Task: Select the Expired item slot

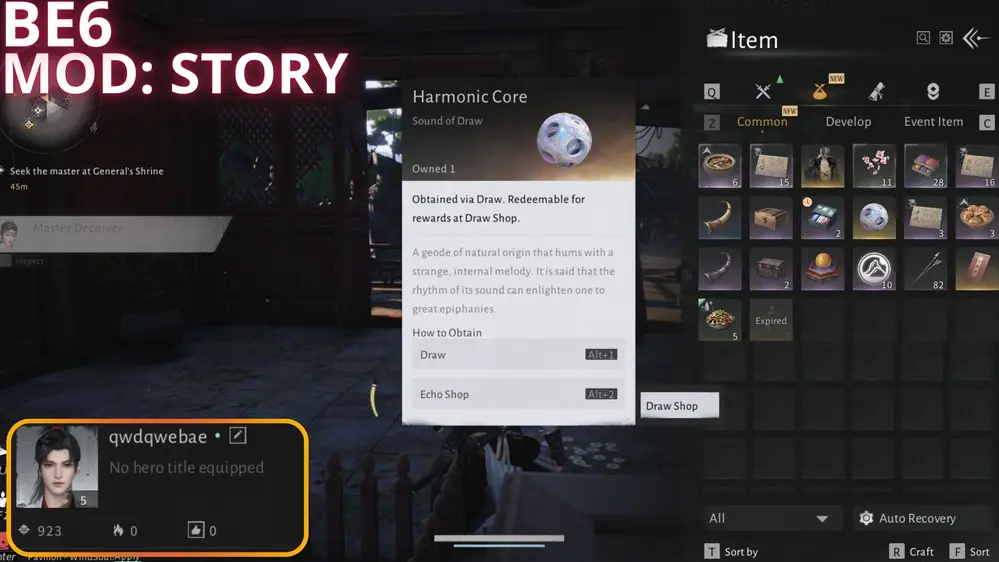Action: click(771, 321)
